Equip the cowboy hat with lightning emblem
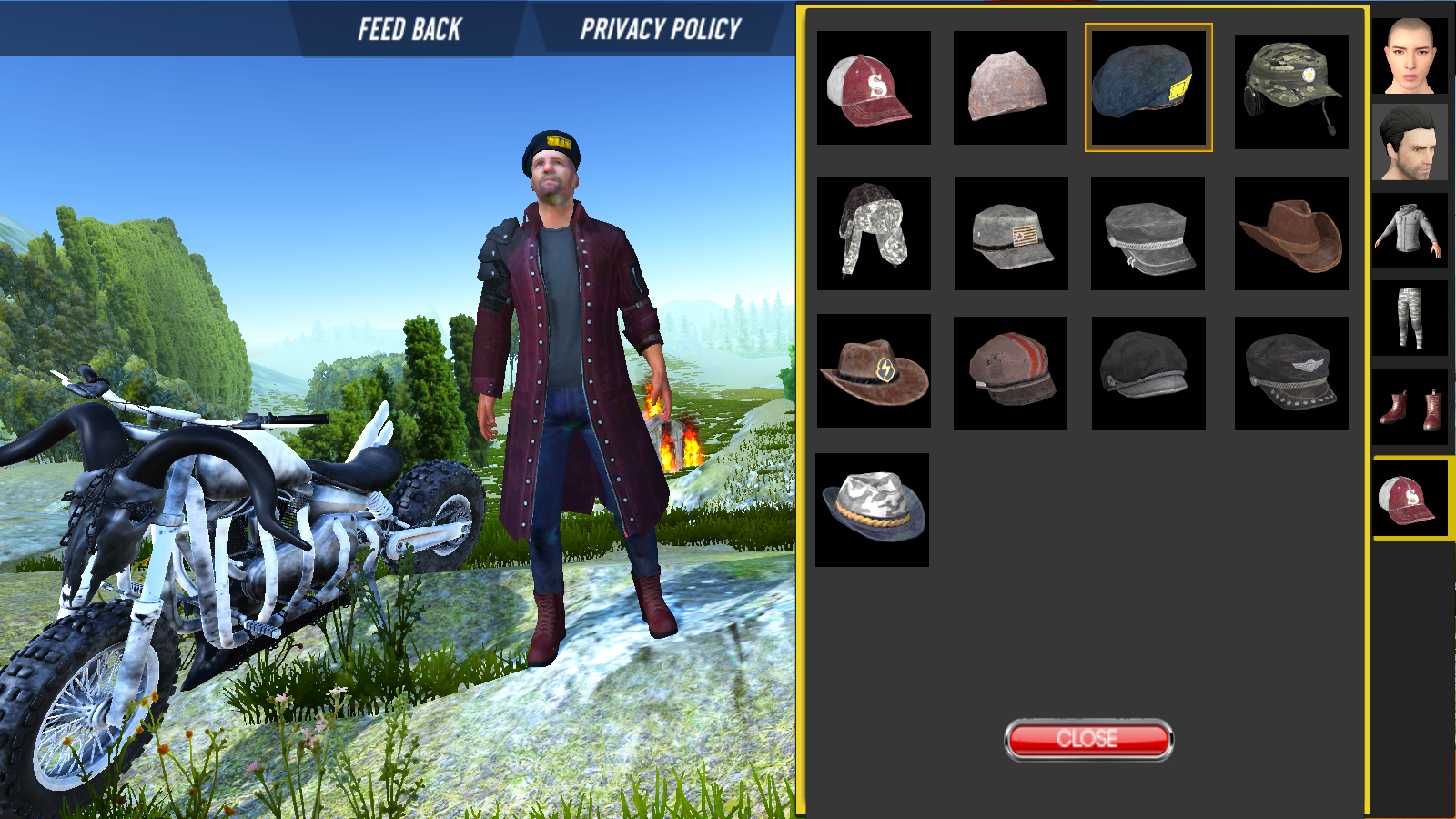 click(x=874, y=370)
